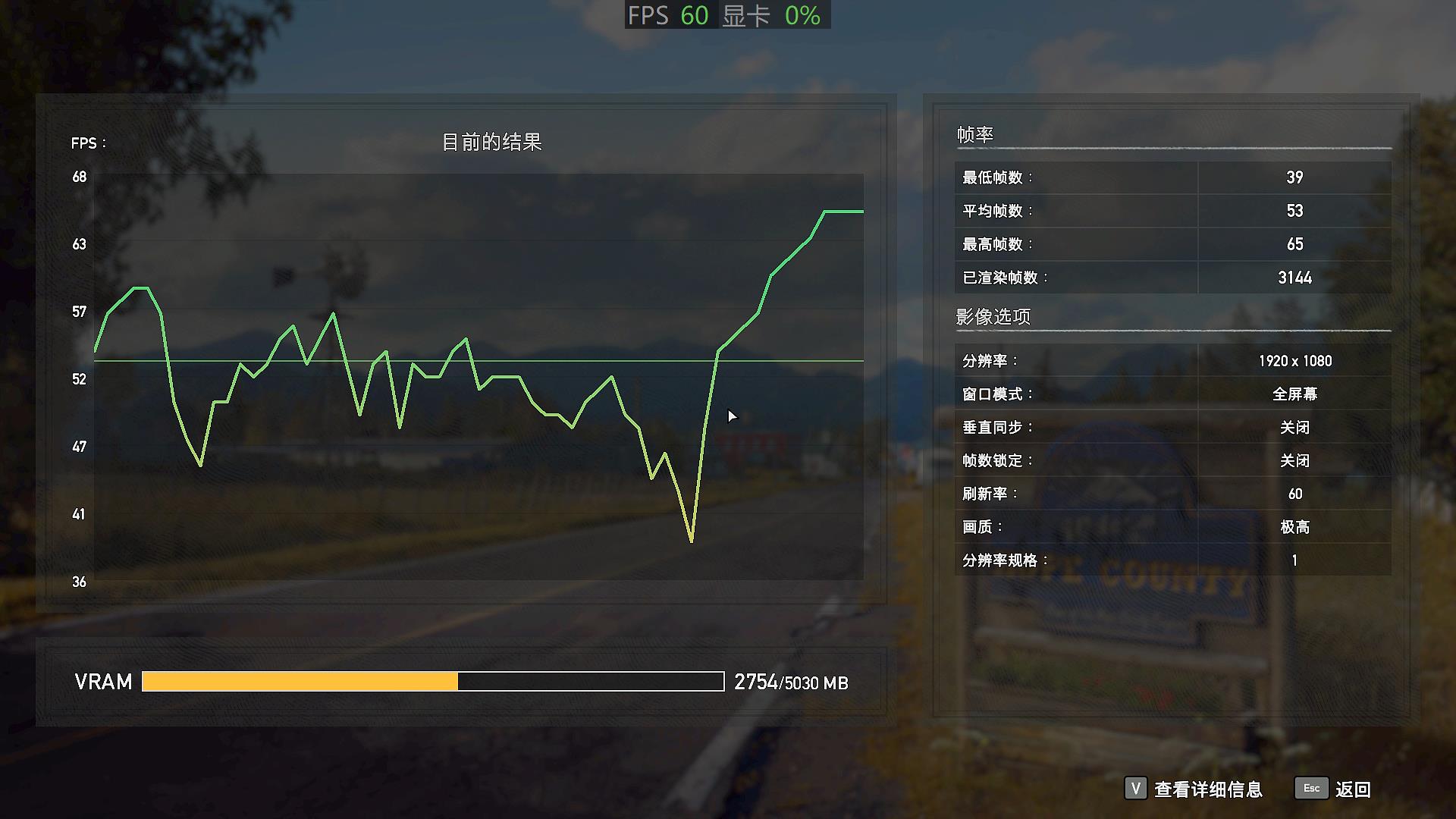The width and height of the screenshot is (1456, 819).
Task: Click the 帧率 section header
Action: pyautogui.click(x=974, y=133)
